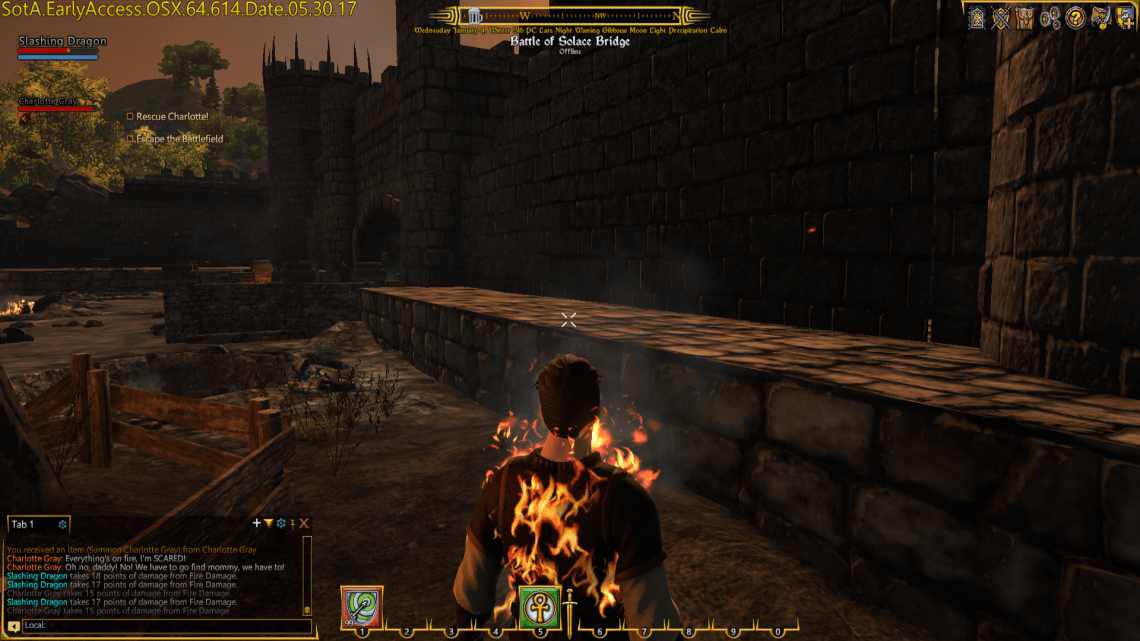Open chat window settings gear beside the filter
Image resolution: width=1140 pixels, height=641 pixels.
[x=281, y=523]
